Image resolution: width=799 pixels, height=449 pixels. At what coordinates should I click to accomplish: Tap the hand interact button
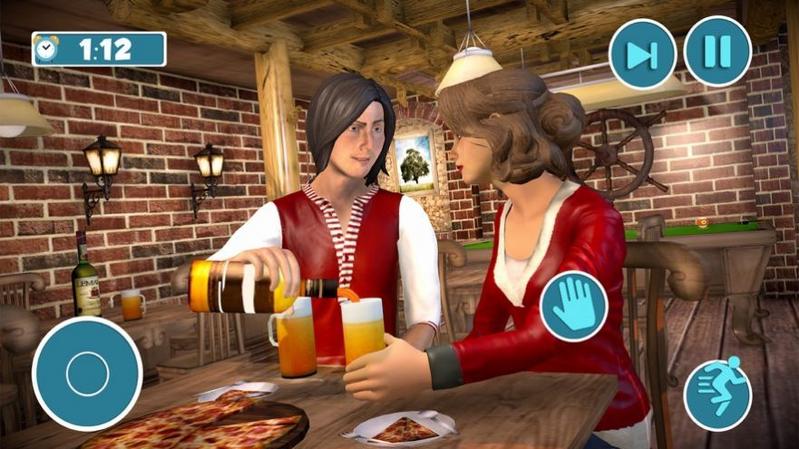point(574,306)
